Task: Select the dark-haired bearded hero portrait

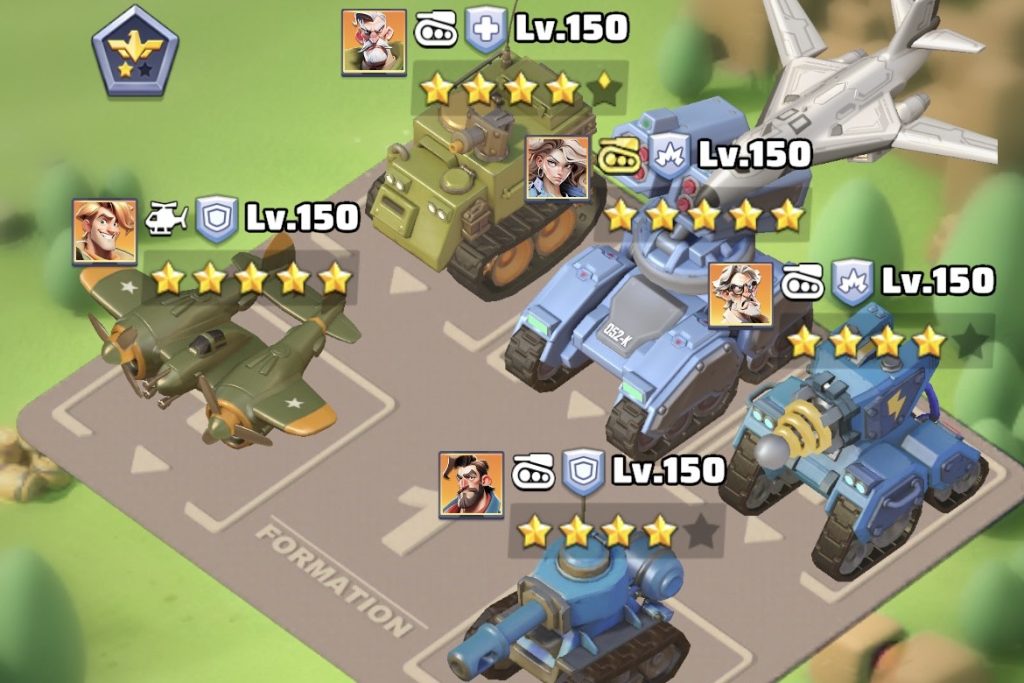Action: tap(471, 483)
